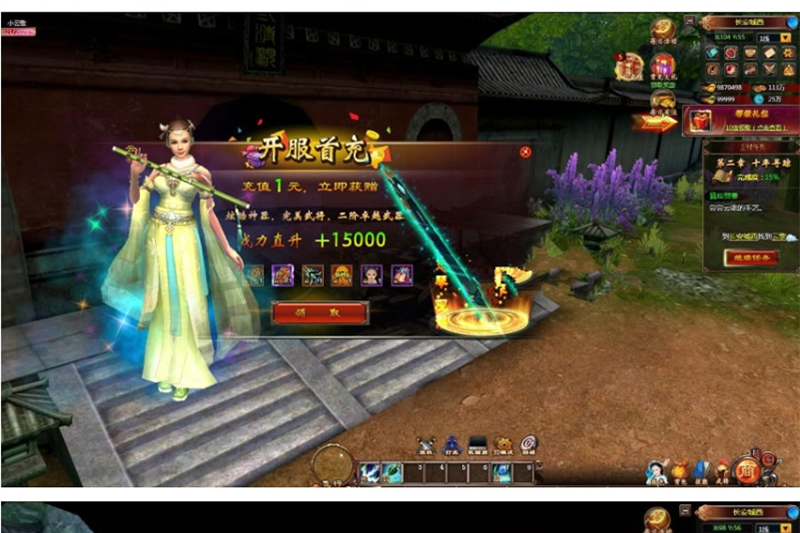Activate the first blue skill in hotbar
The image size is (800, 533).
(369, 472)
